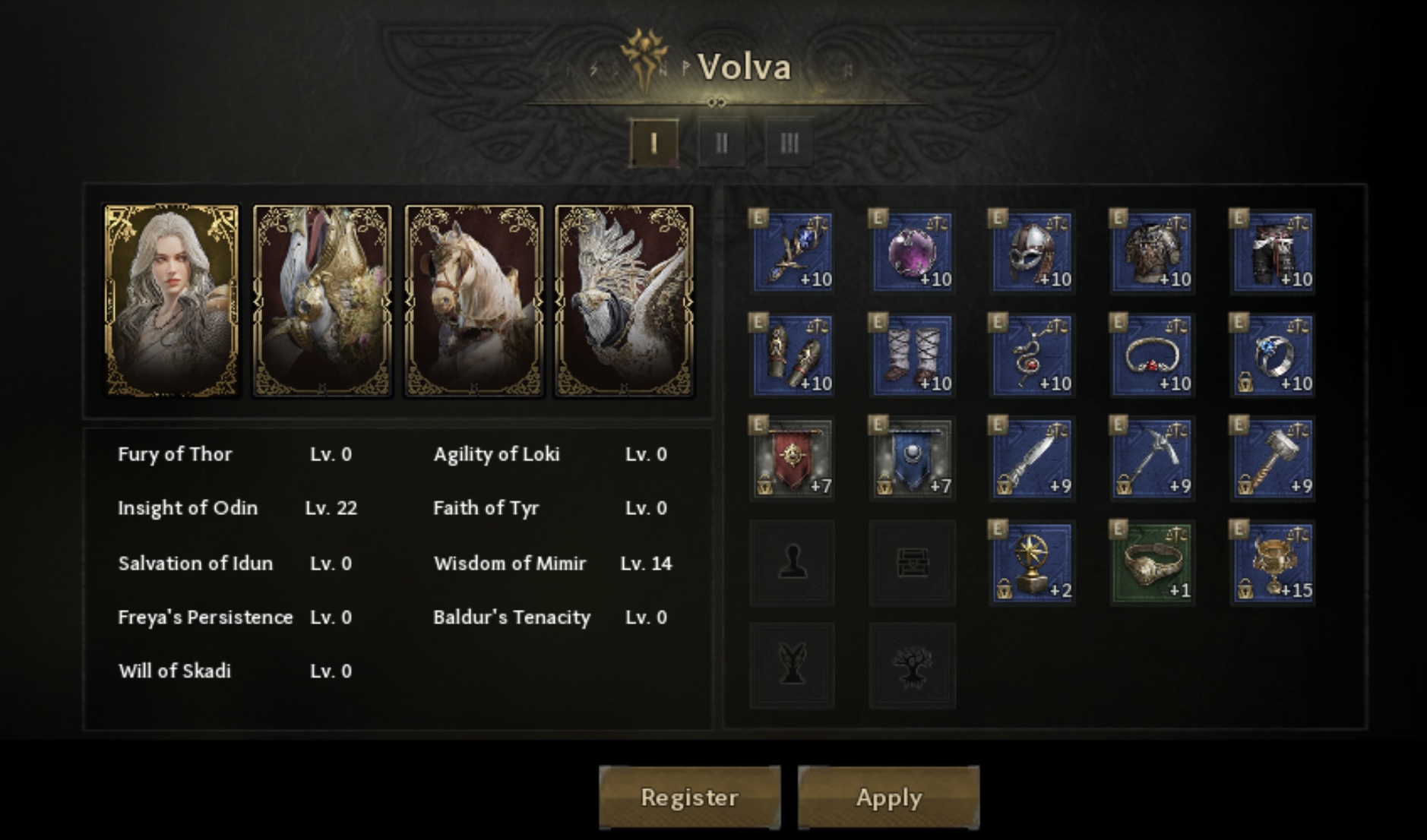Choose the snake necklace slot
The height and width of the screenshot is (840, 1427).
tap(1032, 355)
